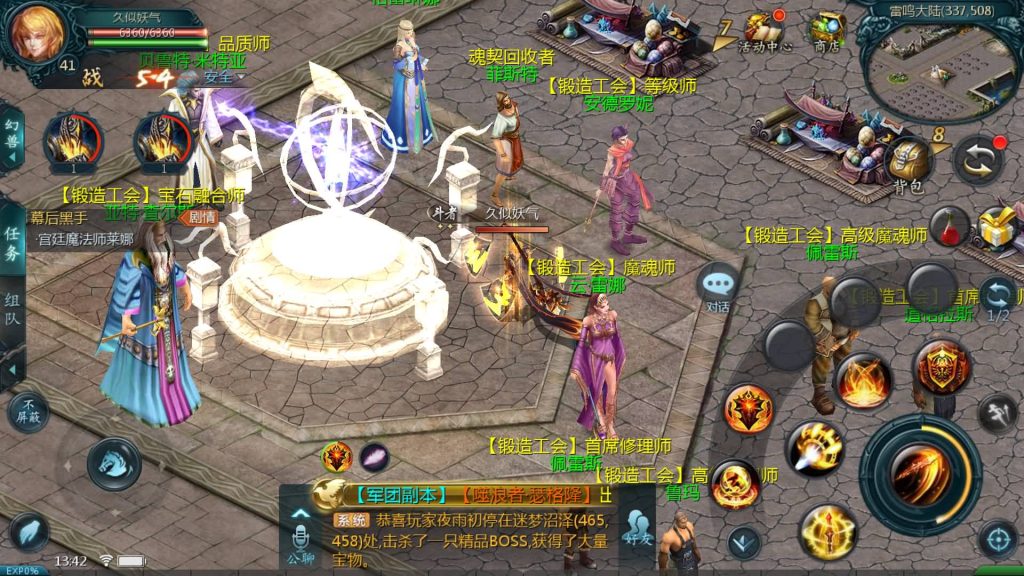Image resolution: width=1024 pixels, height=576 pixels.
Task: Toggle the target lock crosshair button
Action: 997,540
